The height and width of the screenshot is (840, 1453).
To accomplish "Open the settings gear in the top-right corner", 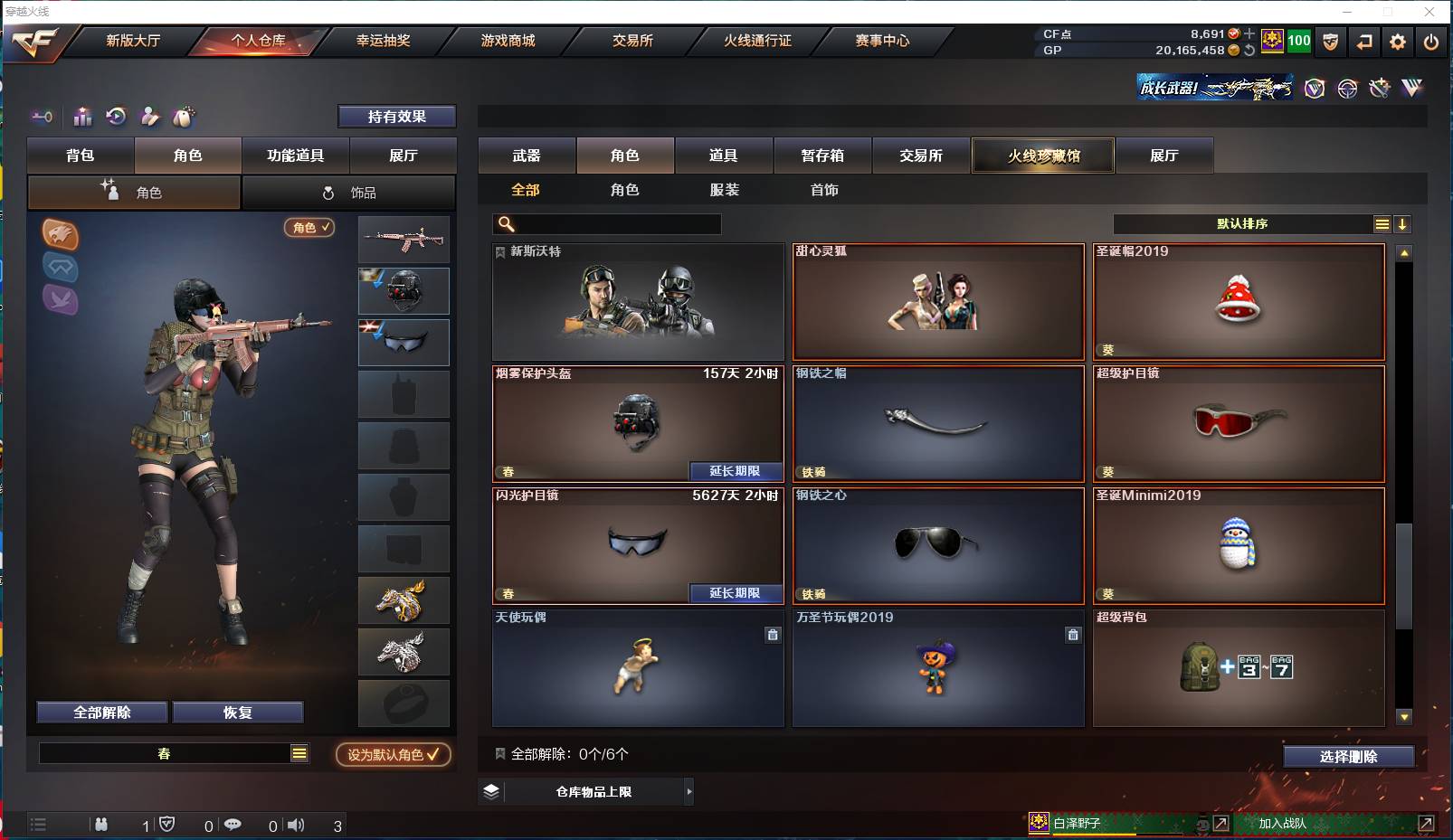I will (x=1398, y=41).
